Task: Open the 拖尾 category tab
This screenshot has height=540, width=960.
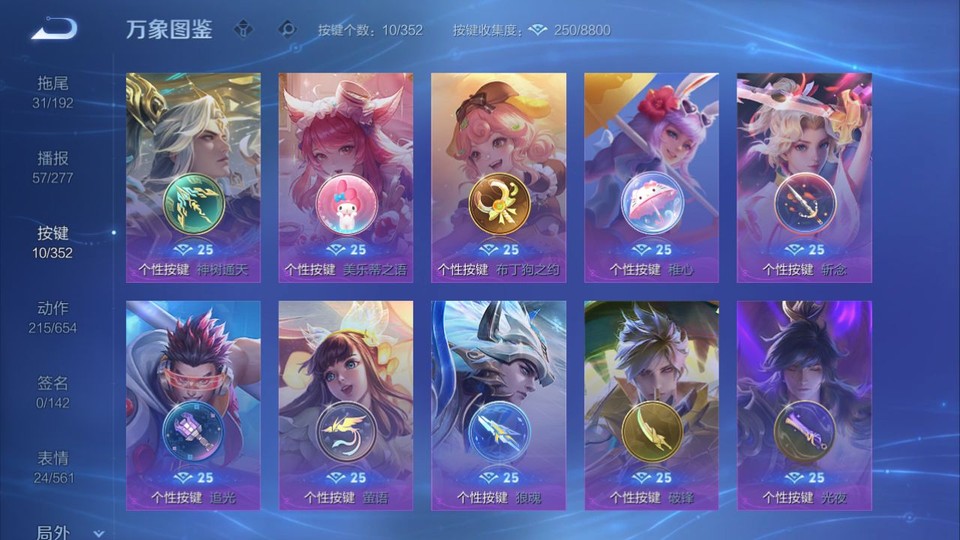Action: (53, 92)
